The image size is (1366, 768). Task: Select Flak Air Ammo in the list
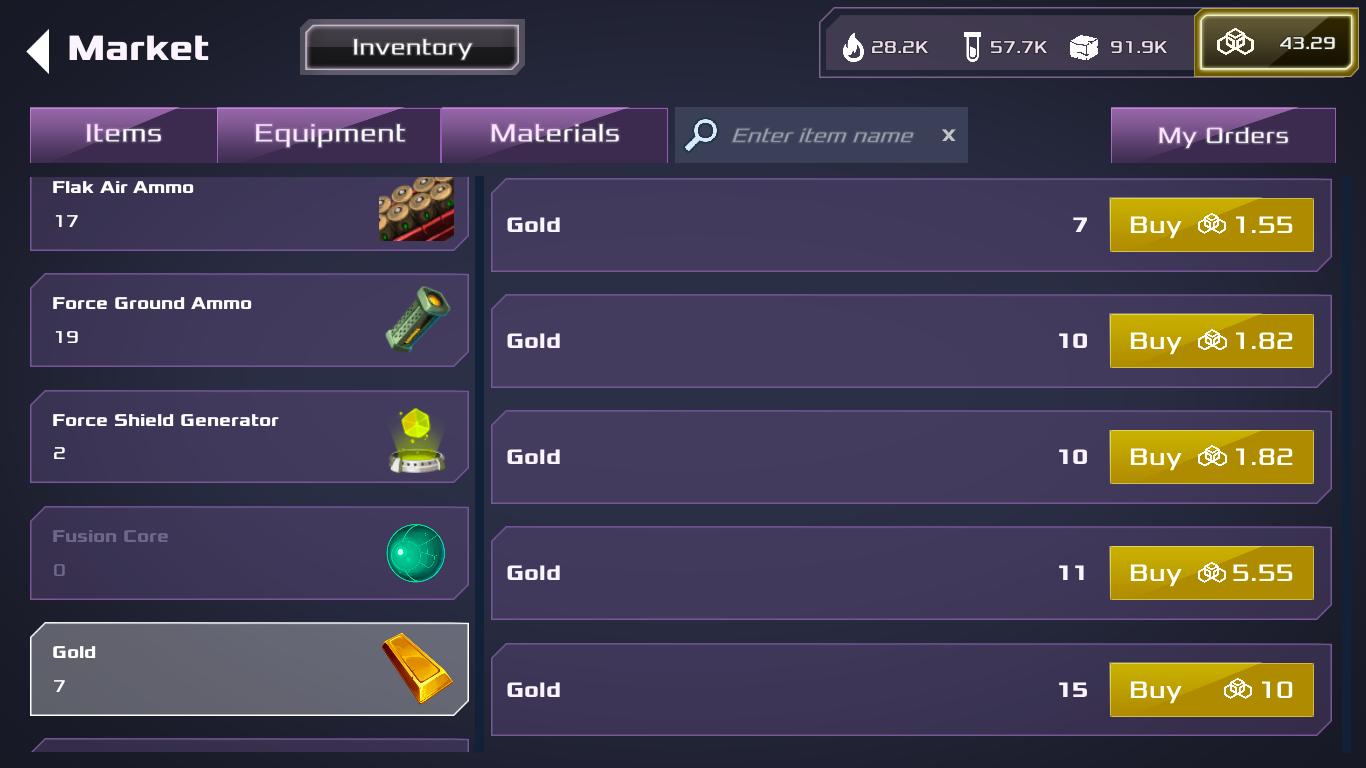[249, 210]
